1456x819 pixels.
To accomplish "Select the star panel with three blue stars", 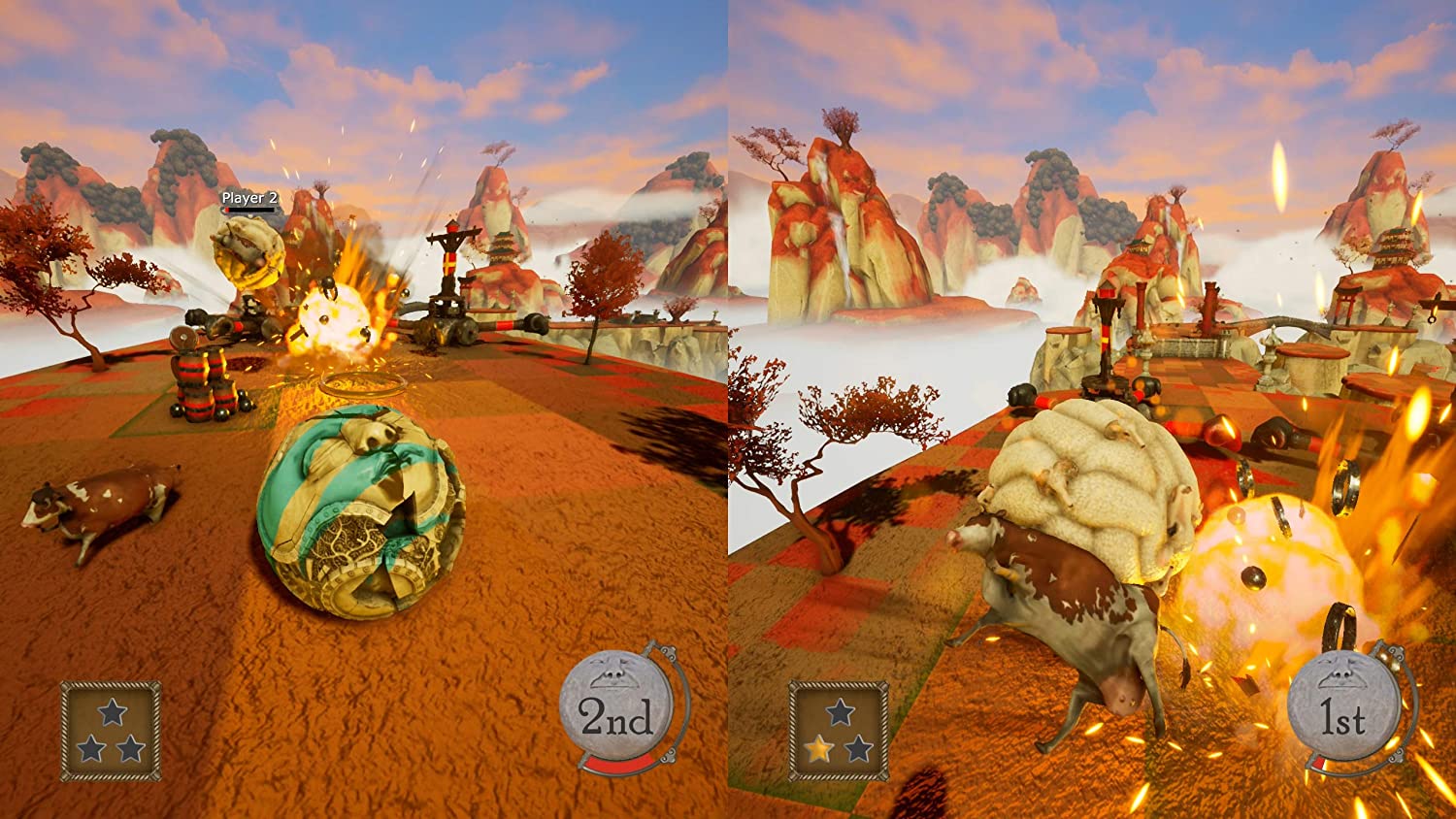I will pos(111,731).
